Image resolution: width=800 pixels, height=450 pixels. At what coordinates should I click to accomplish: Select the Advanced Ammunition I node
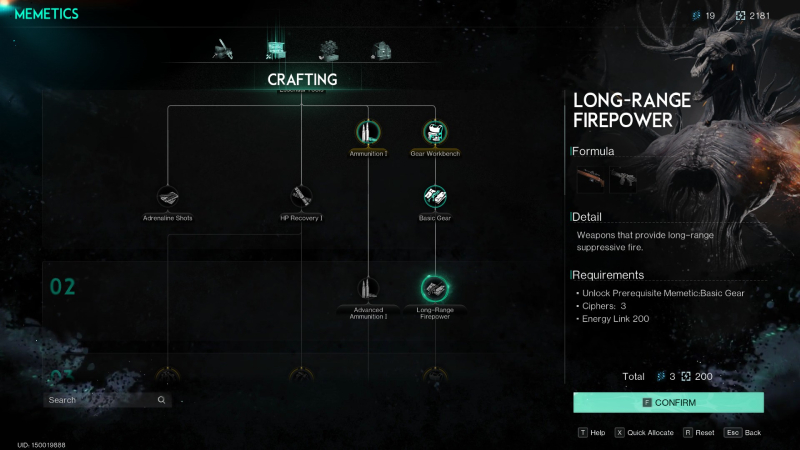pyautogui.click(x=368, y=289)
